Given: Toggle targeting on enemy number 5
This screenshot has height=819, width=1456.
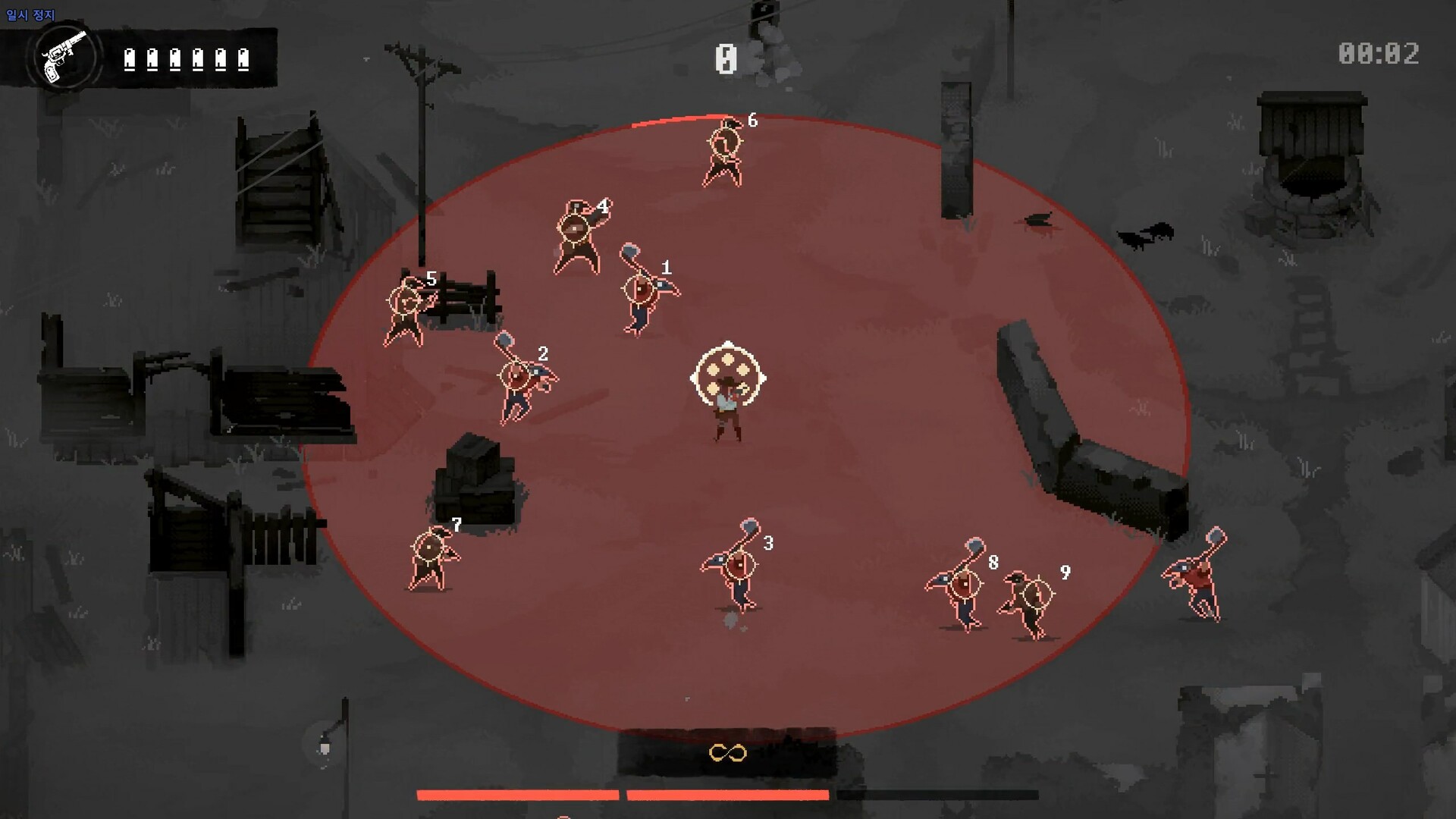Looking at the screenshot, I should (x=403, y=299).
